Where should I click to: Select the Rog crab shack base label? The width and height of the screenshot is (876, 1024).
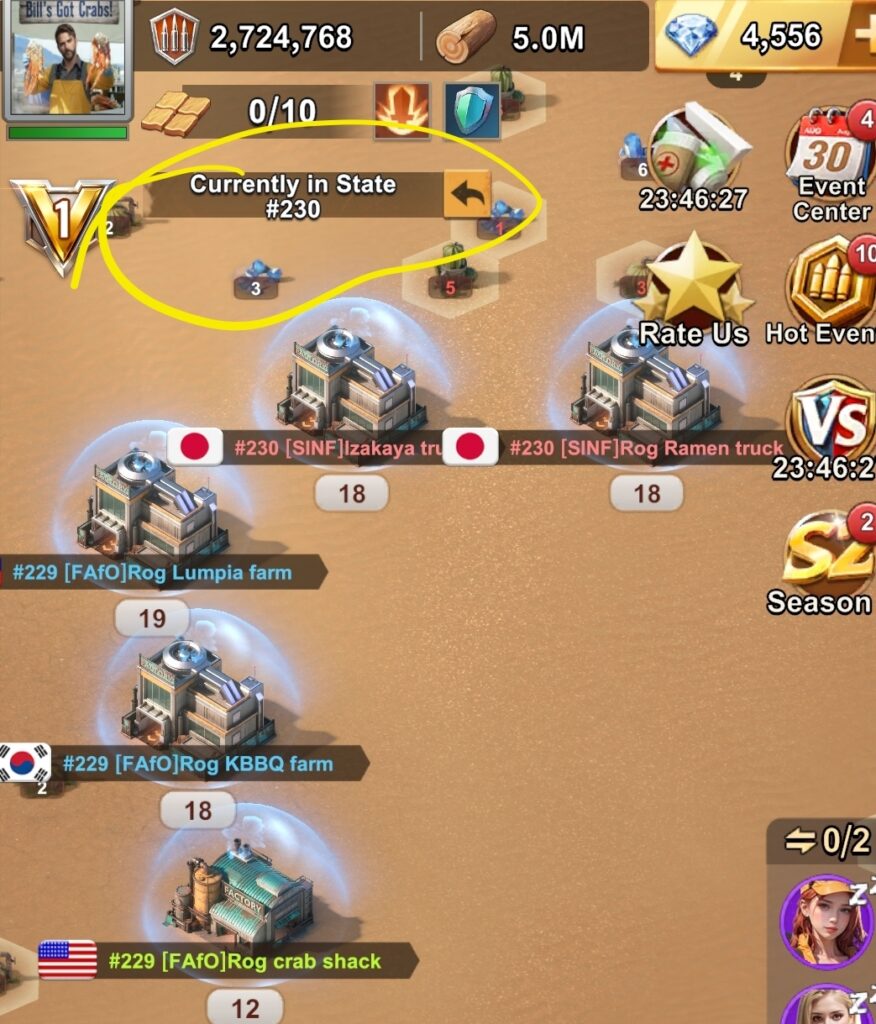click(x=243, y=962)
